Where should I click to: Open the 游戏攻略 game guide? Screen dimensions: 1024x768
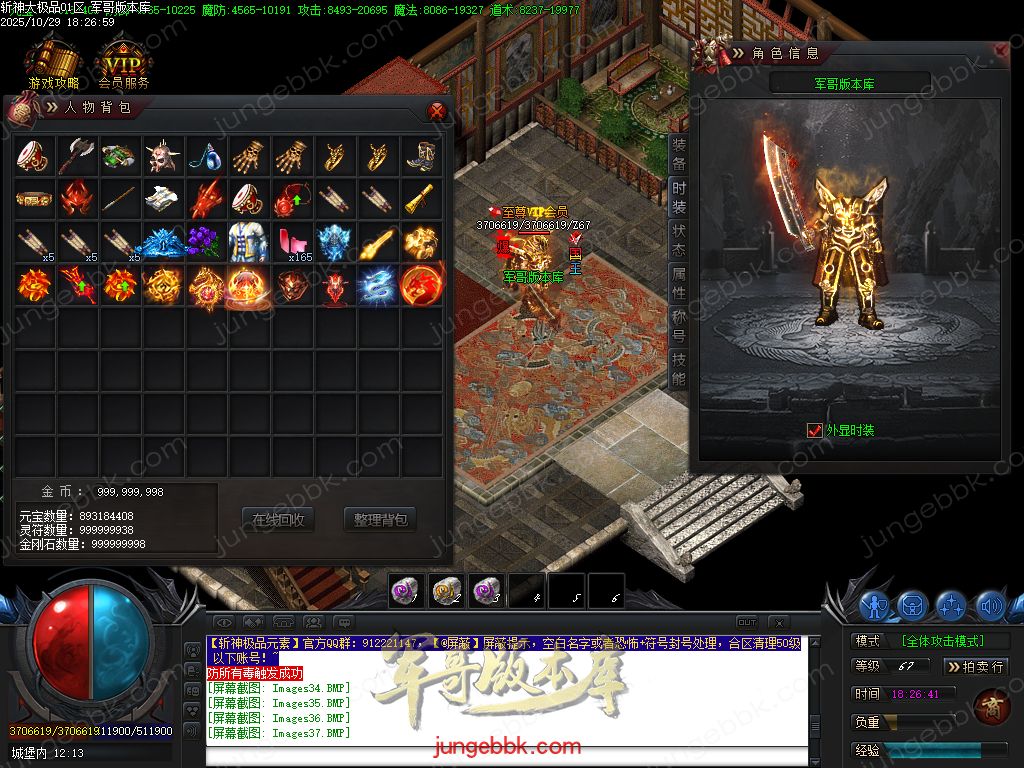pos(53,66)
